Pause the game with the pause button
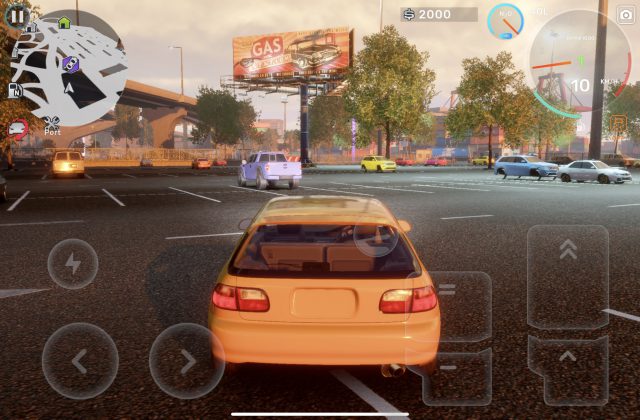This screenshot has width=640, height=420. click(17, 16)
